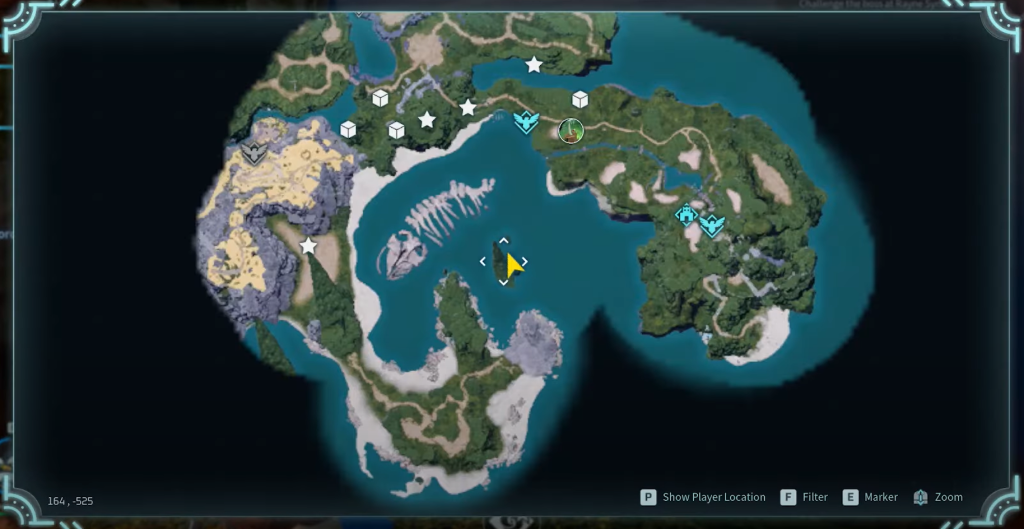Click the Zoom control label
Image resolution: width=1024 pixels, height=529 pixels.
948,497
